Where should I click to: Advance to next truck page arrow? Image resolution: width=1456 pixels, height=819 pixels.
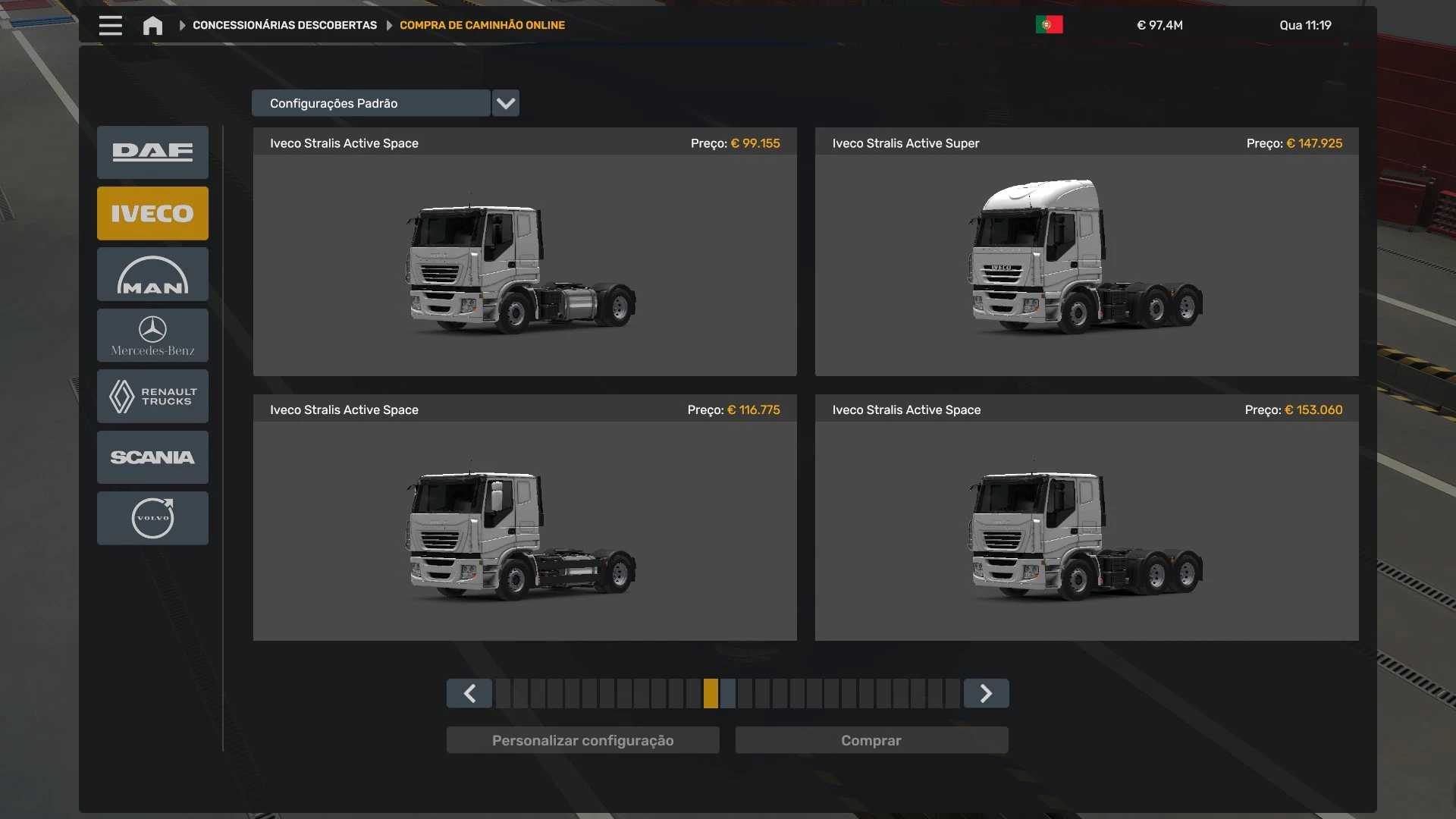click(985, 693)
